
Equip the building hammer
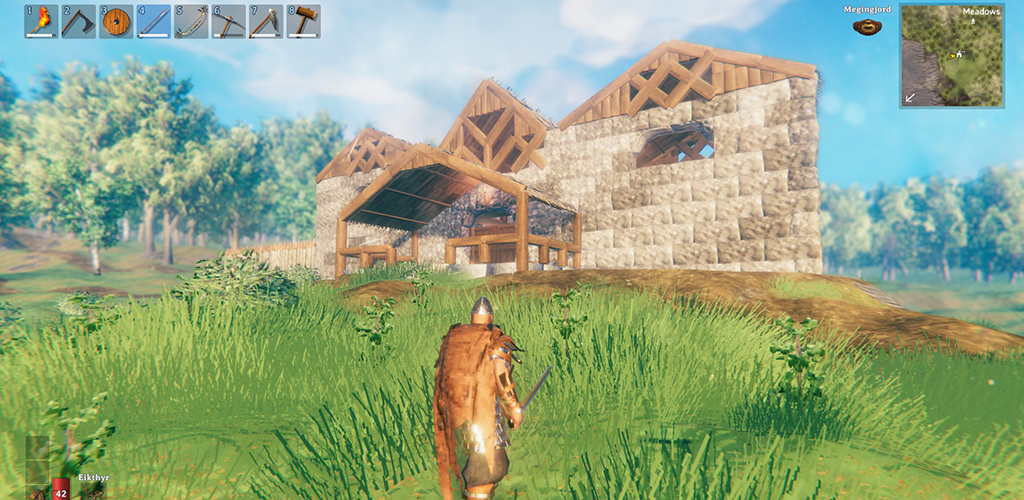click(x=304, y=21)
